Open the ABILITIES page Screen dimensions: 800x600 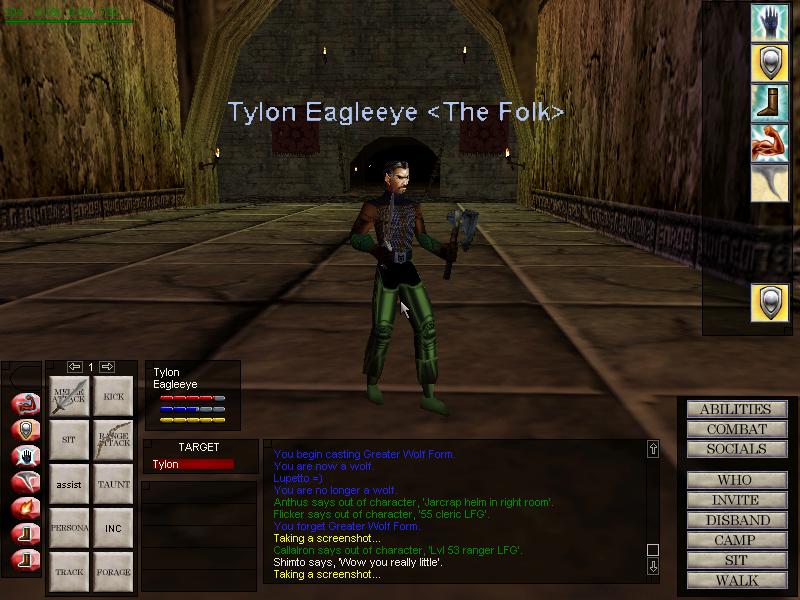(x=735, y=409)
